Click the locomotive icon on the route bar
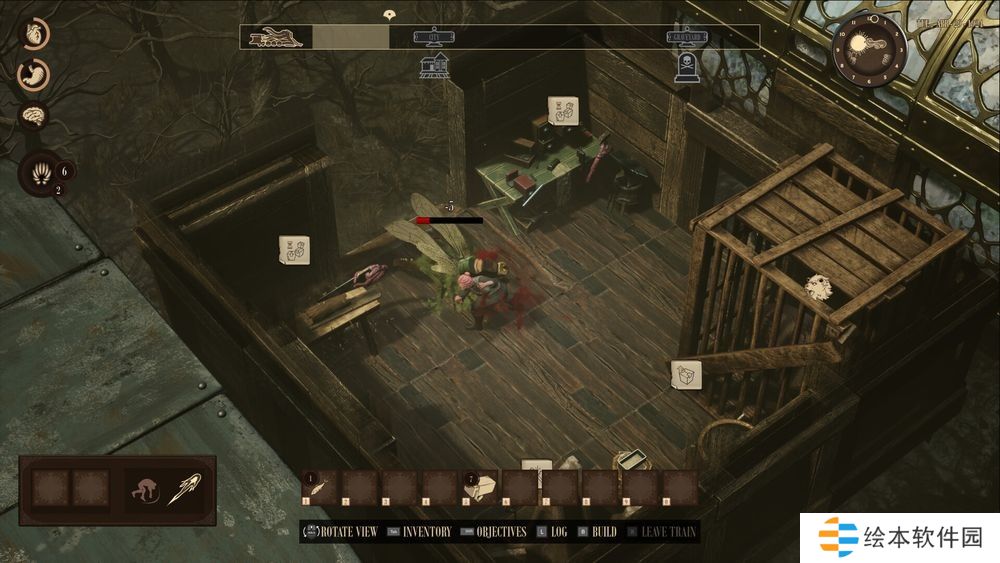The image size is (1000, 563). click(275, 38)
